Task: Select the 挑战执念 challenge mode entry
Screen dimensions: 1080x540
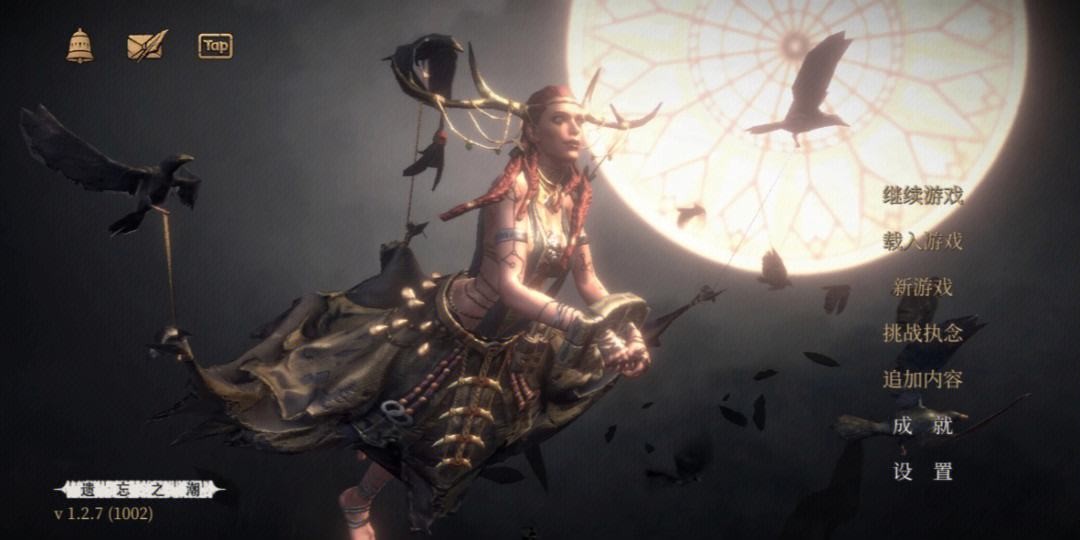Action: pos(922,333)
